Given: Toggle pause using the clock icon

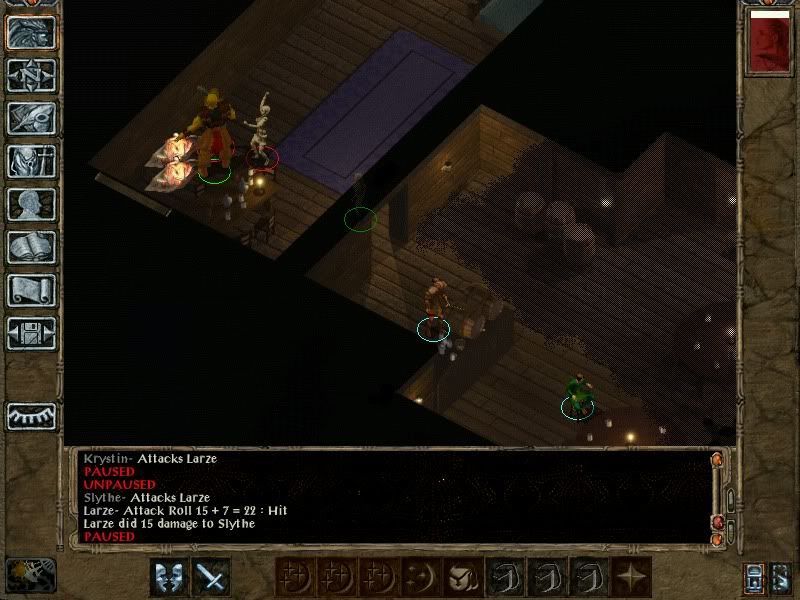Looking at the screenshot, I should [30, 575].
